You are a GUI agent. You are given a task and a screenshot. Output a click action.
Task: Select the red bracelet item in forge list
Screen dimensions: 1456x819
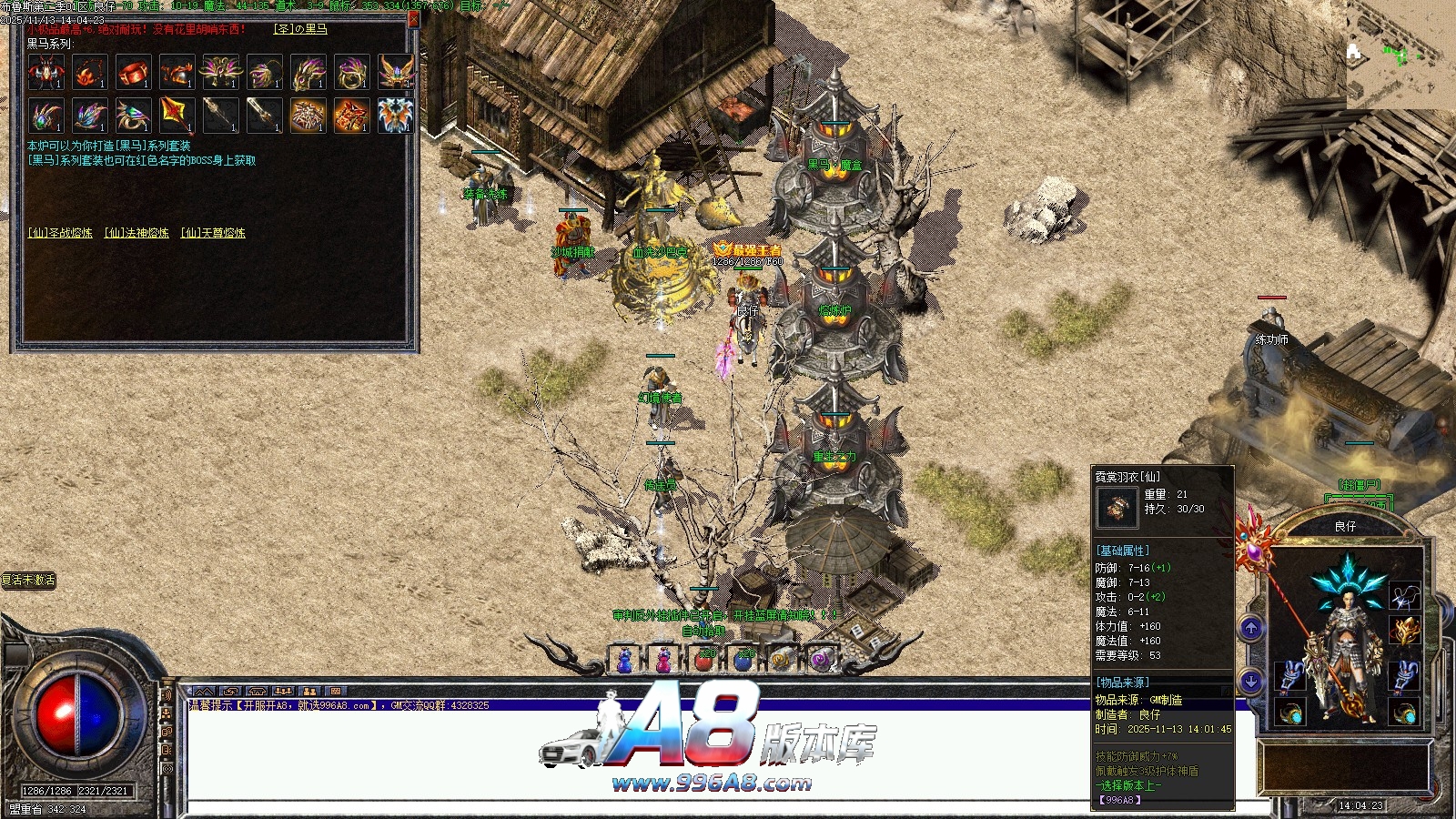tap(134, 72)
